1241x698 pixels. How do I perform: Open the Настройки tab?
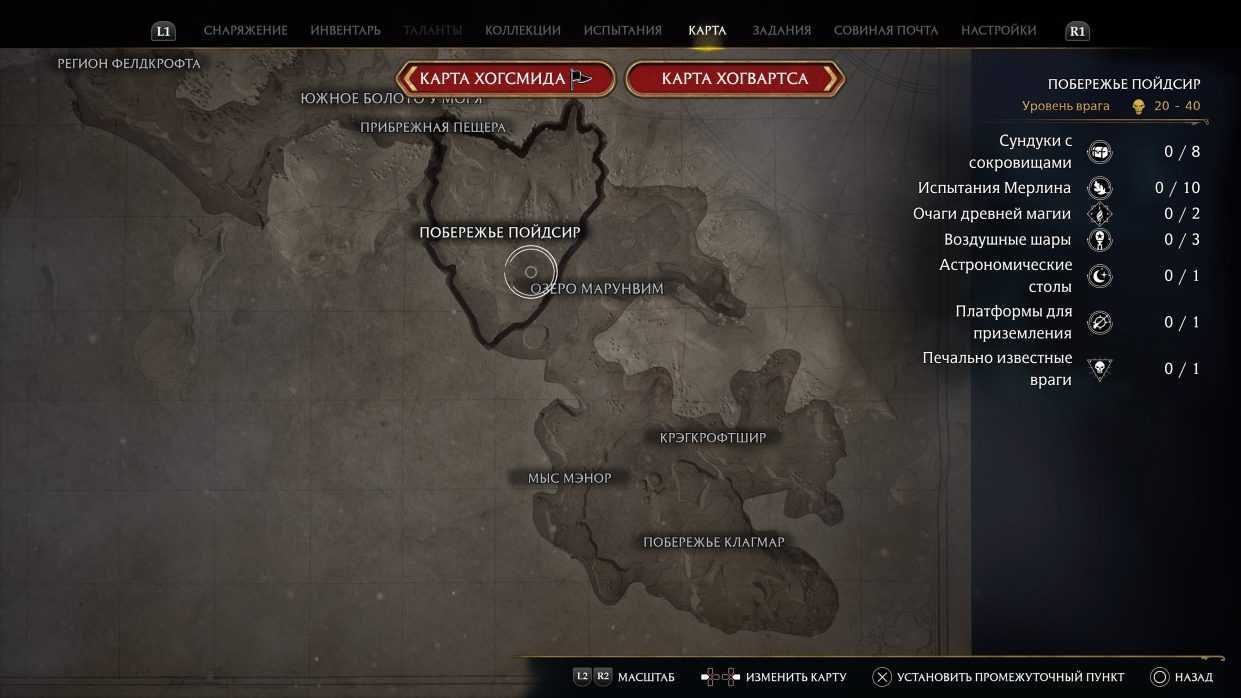coord(998,31)
